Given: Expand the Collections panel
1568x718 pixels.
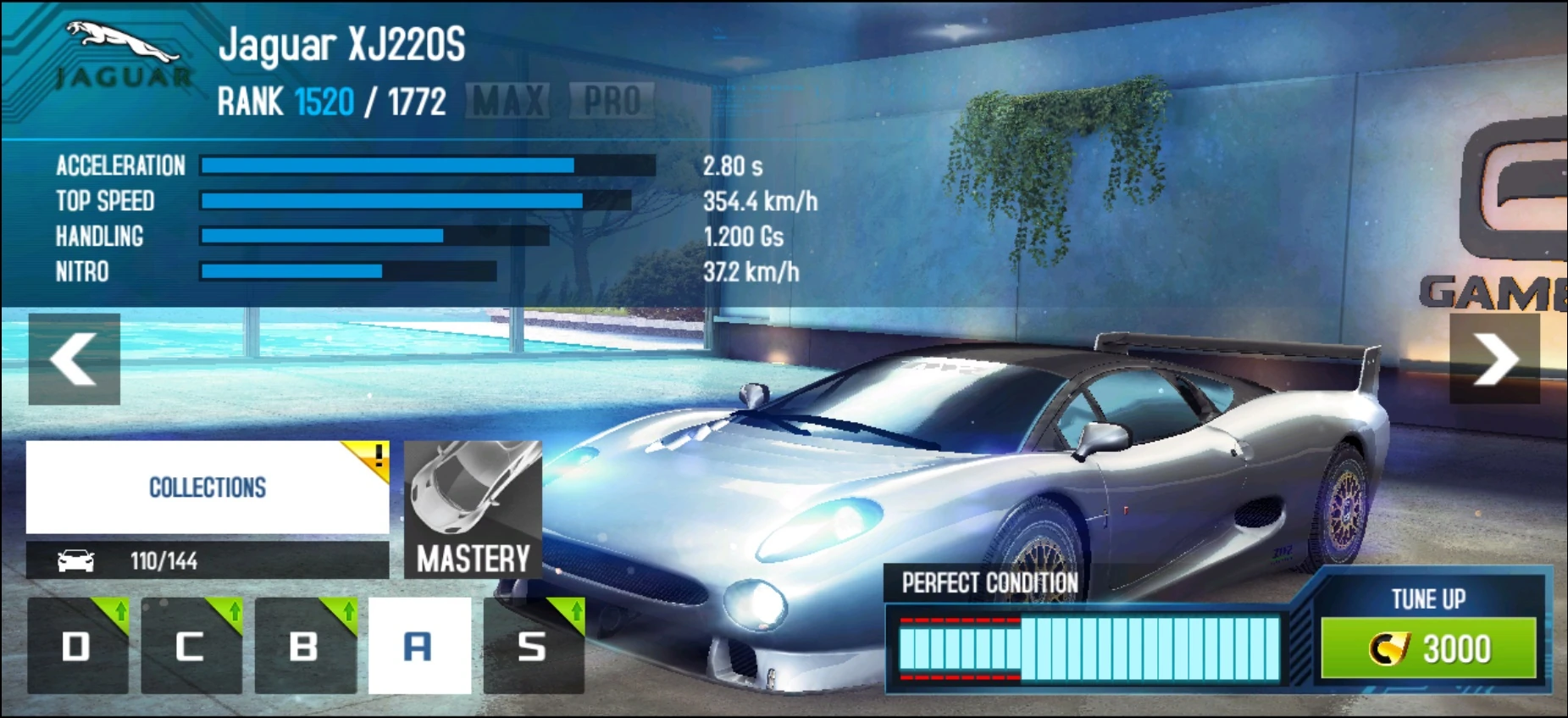Looking at the screenshot, I should [x=207, y=487].
